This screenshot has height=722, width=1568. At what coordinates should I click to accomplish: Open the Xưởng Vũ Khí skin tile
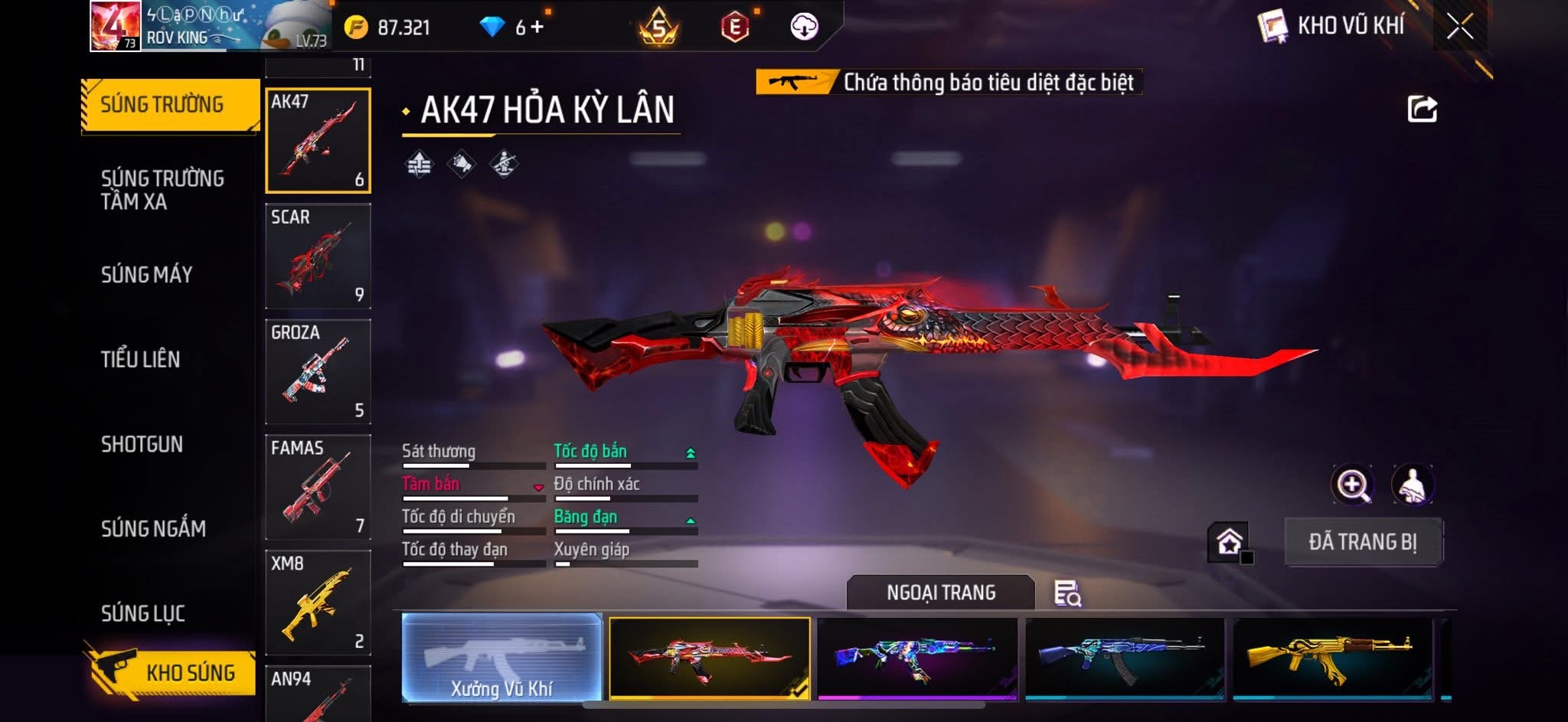pyautogui.click(x=501, y=658)
